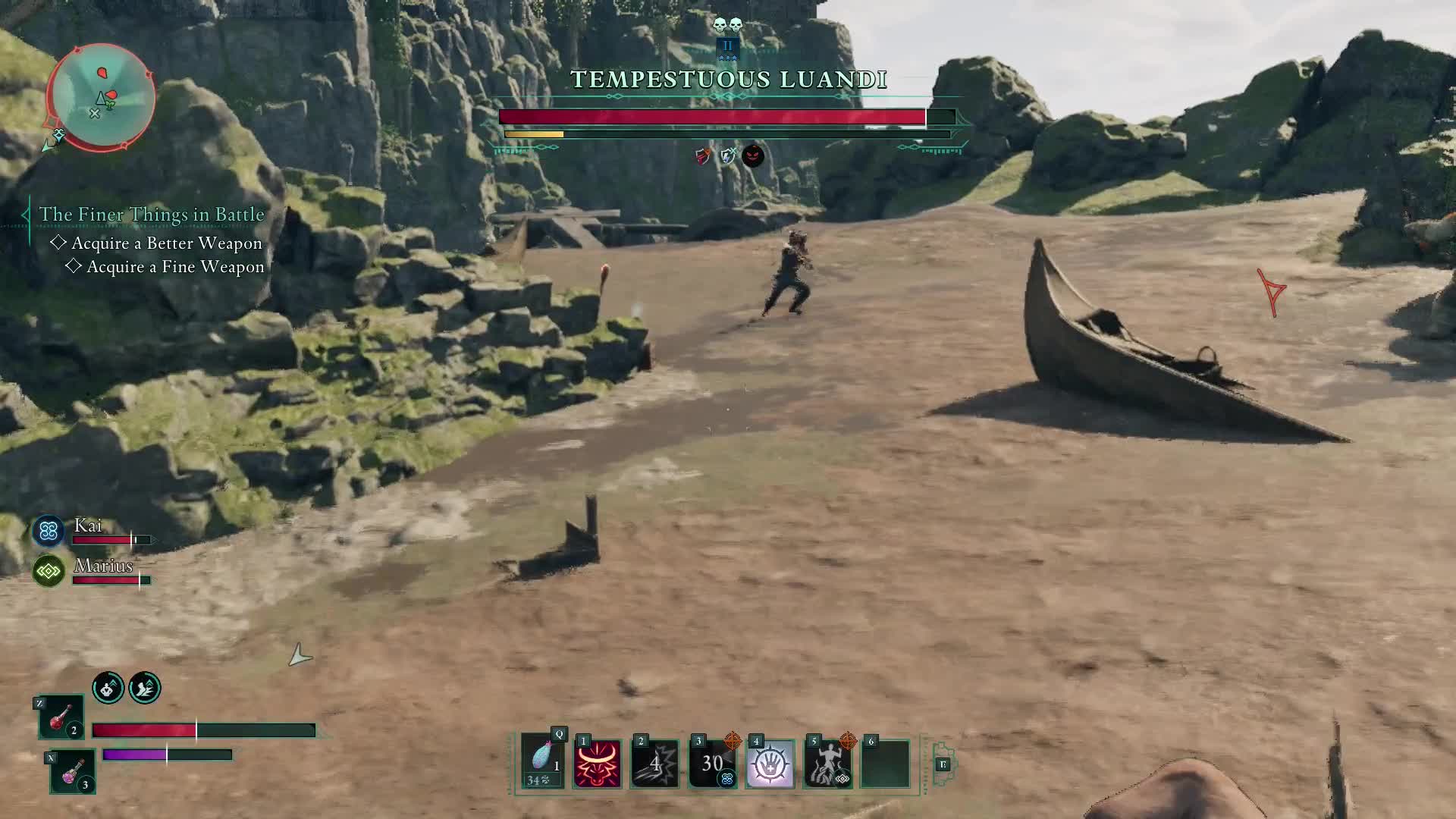1456x819 pixels.
Task: Use the red health potion slot
Action: (61, 717)
